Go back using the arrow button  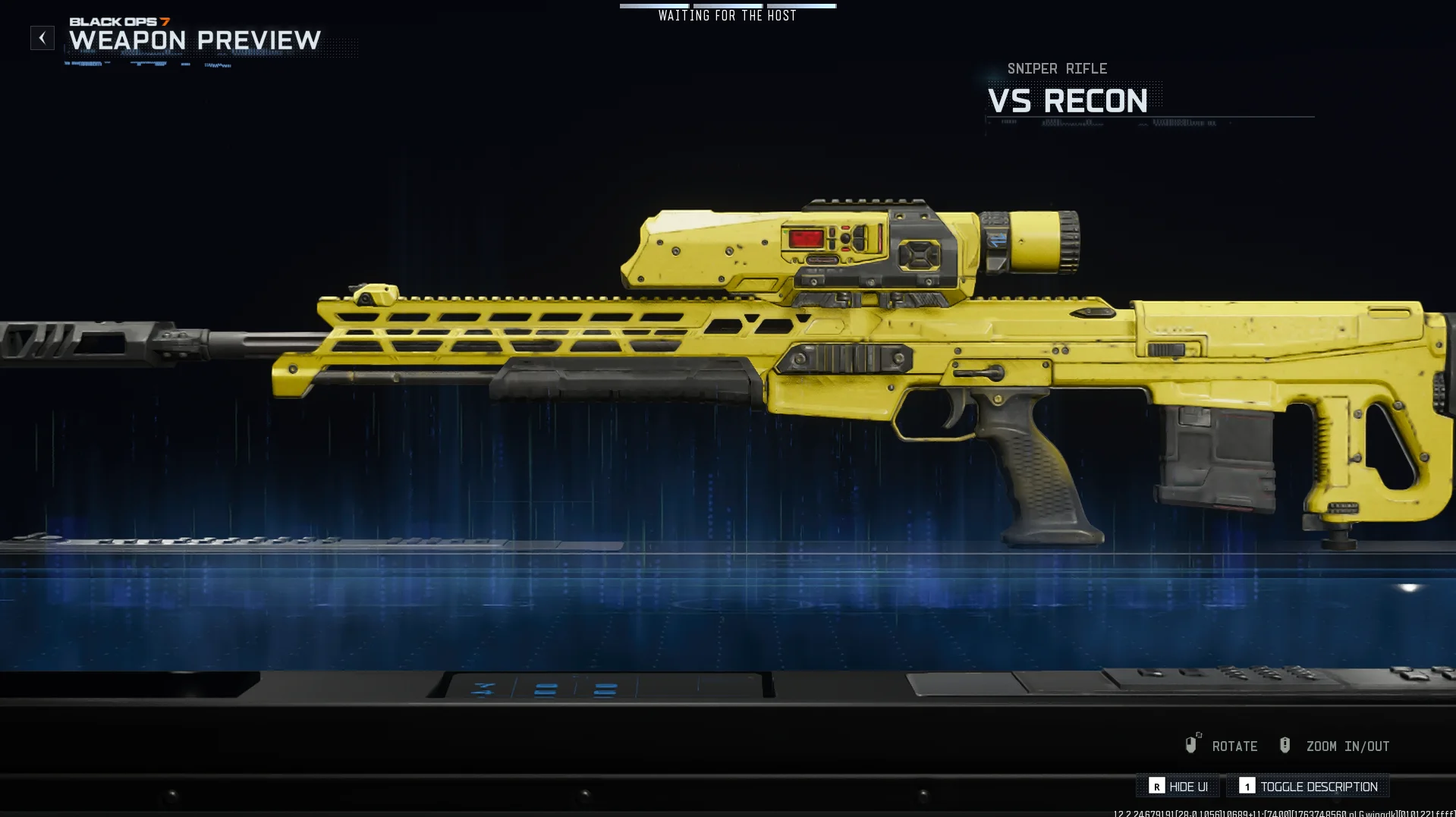point(42,38)
